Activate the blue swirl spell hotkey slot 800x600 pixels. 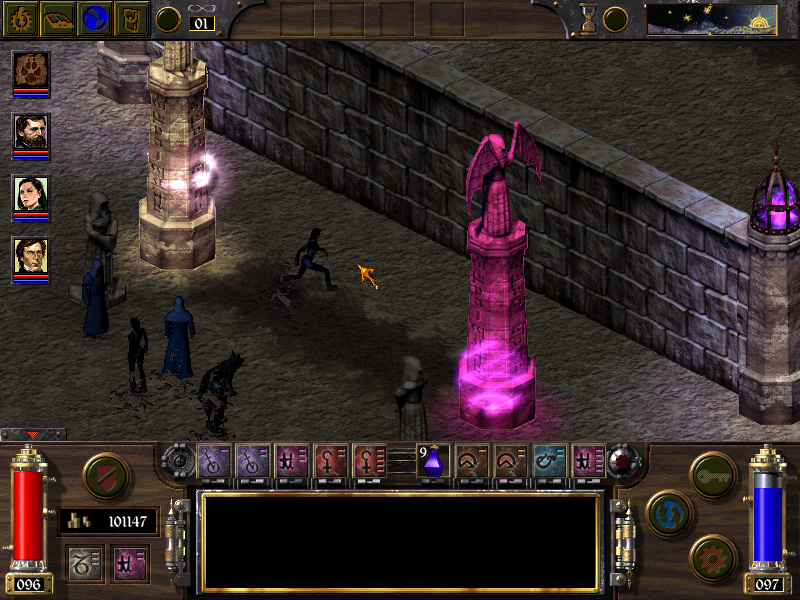pyautogui.click(x=548, y=460)
